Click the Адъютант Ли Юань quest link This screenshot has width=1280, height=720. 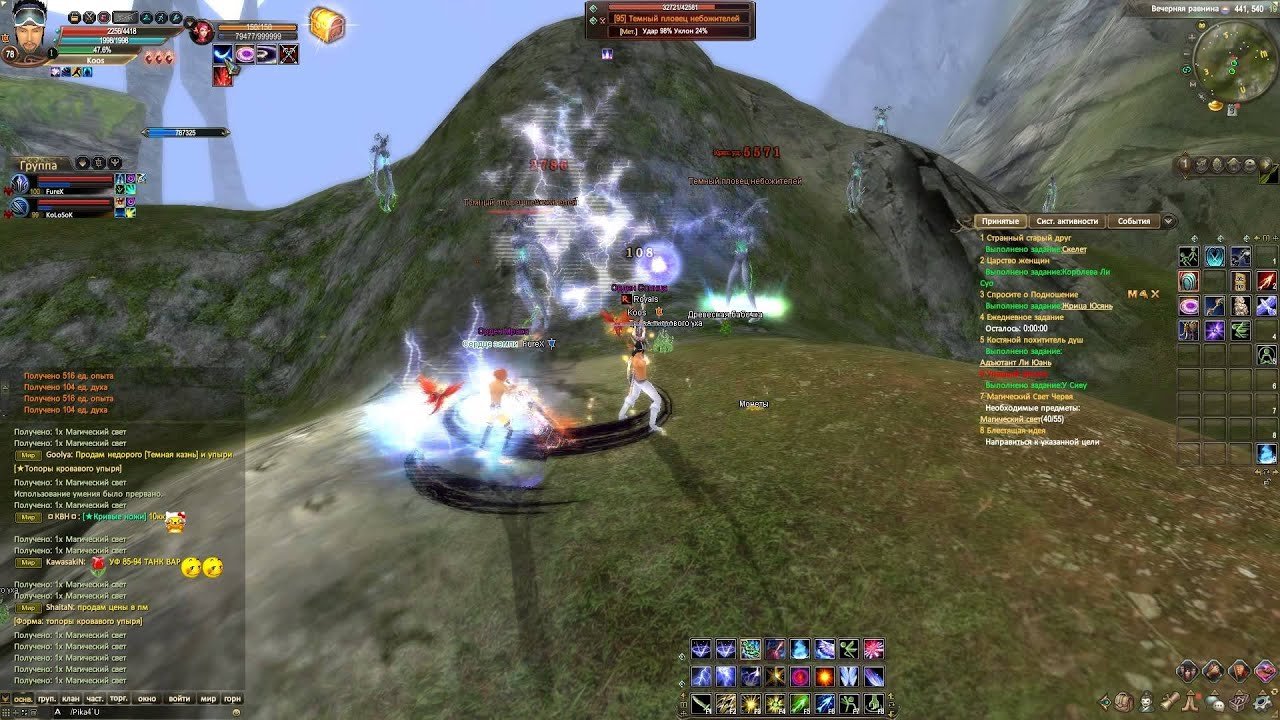(1015, 363)
